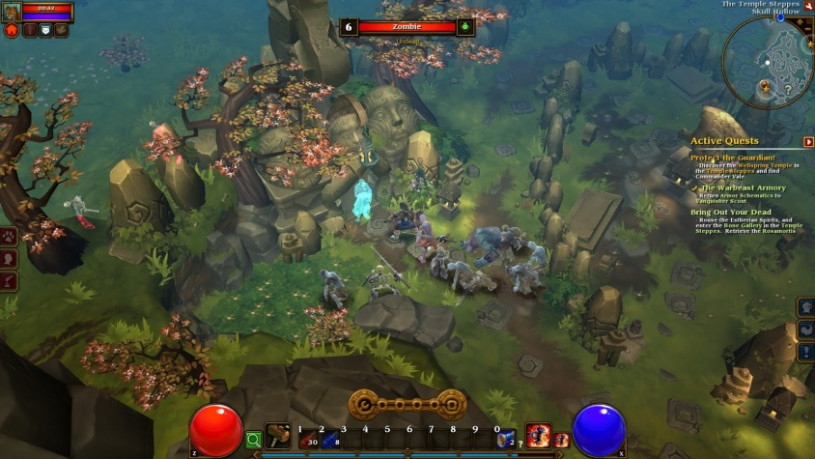Viewport: 815px width, 459px height.
Task: Click the green magnifying glass button
Action: coord(254,438)
